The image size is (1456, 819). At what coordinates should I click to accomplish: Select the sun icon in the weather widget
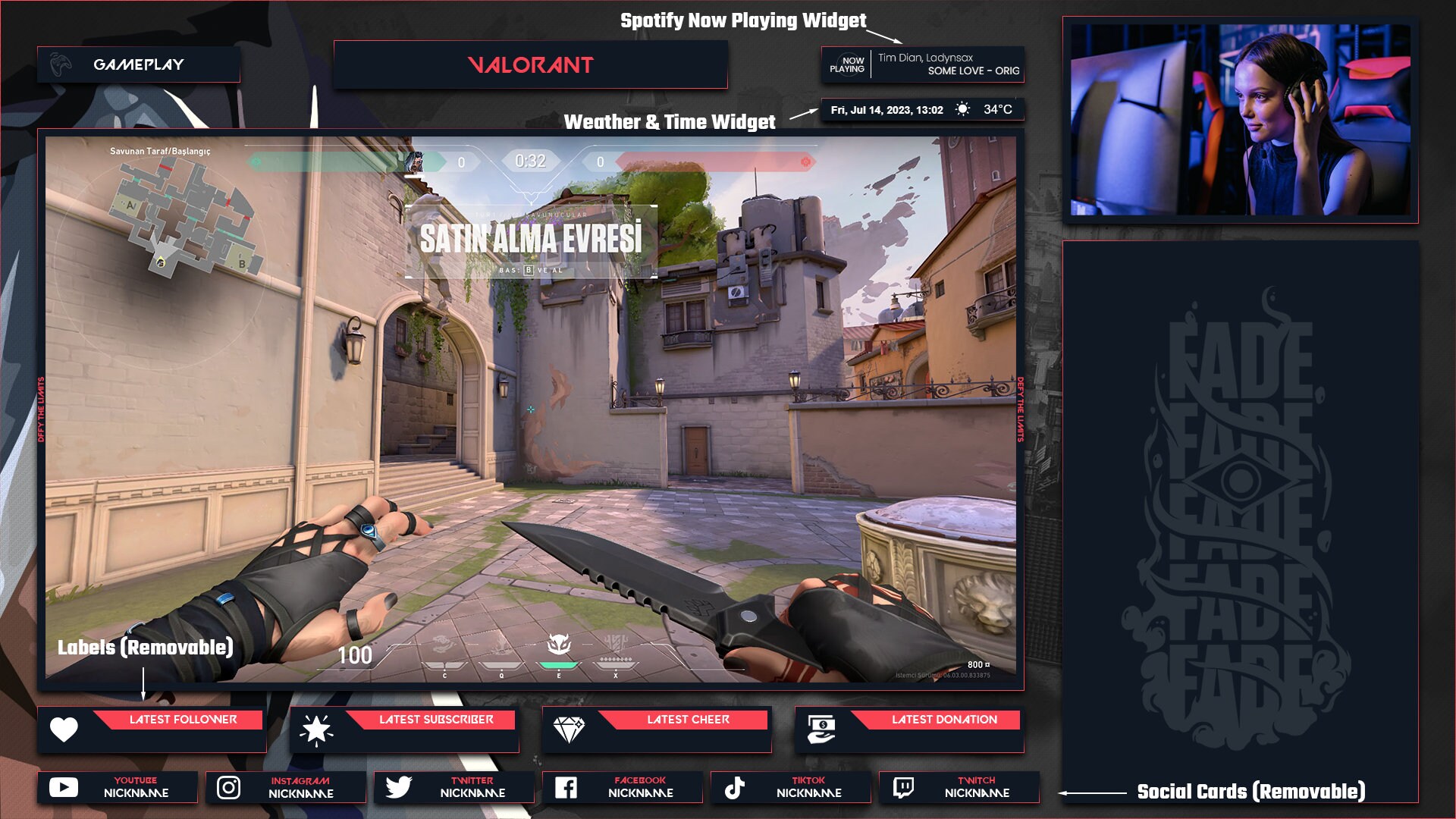coord(962,109)
